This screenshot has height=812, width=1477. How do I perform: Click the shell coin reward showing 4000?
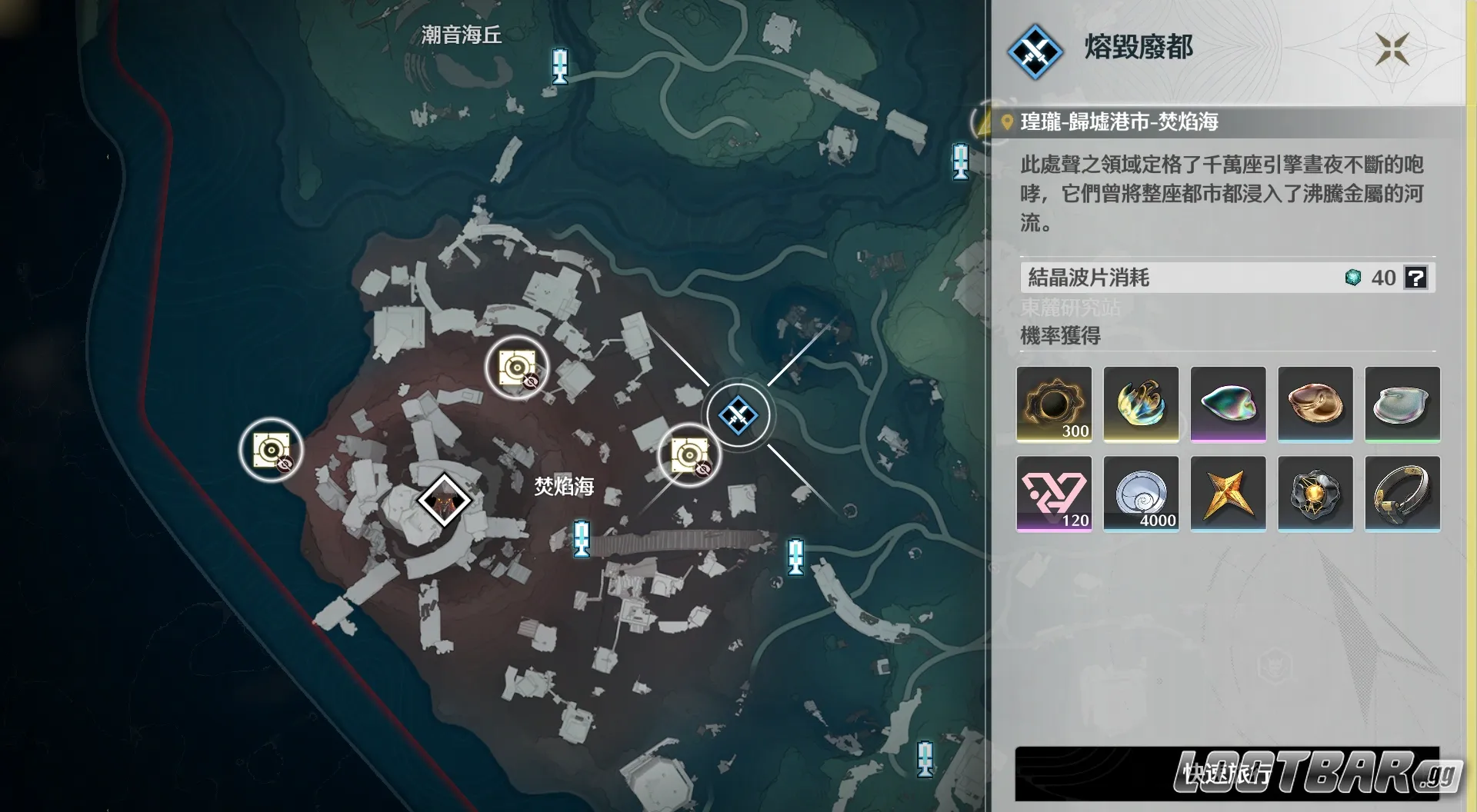click(x=1141, y=493)
